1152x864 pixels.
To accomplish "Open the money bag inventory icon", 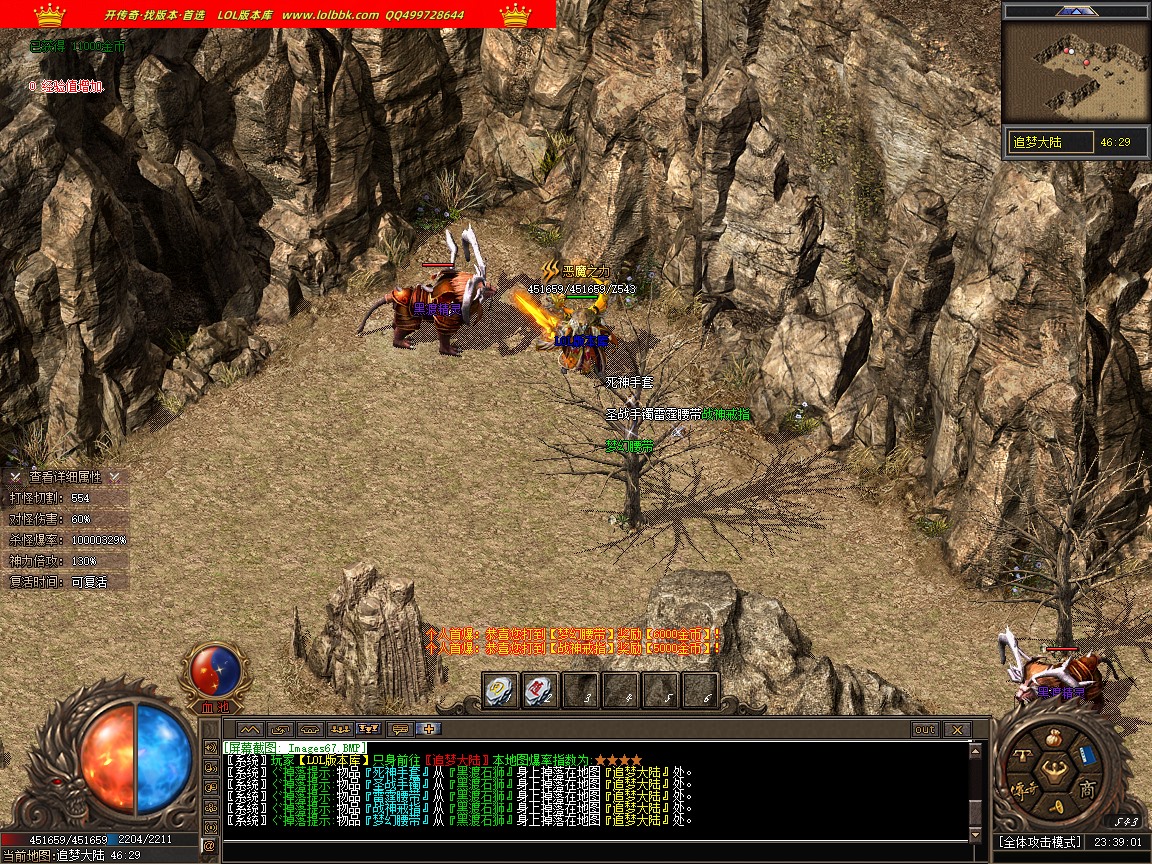I will [x=1053, y=740].
